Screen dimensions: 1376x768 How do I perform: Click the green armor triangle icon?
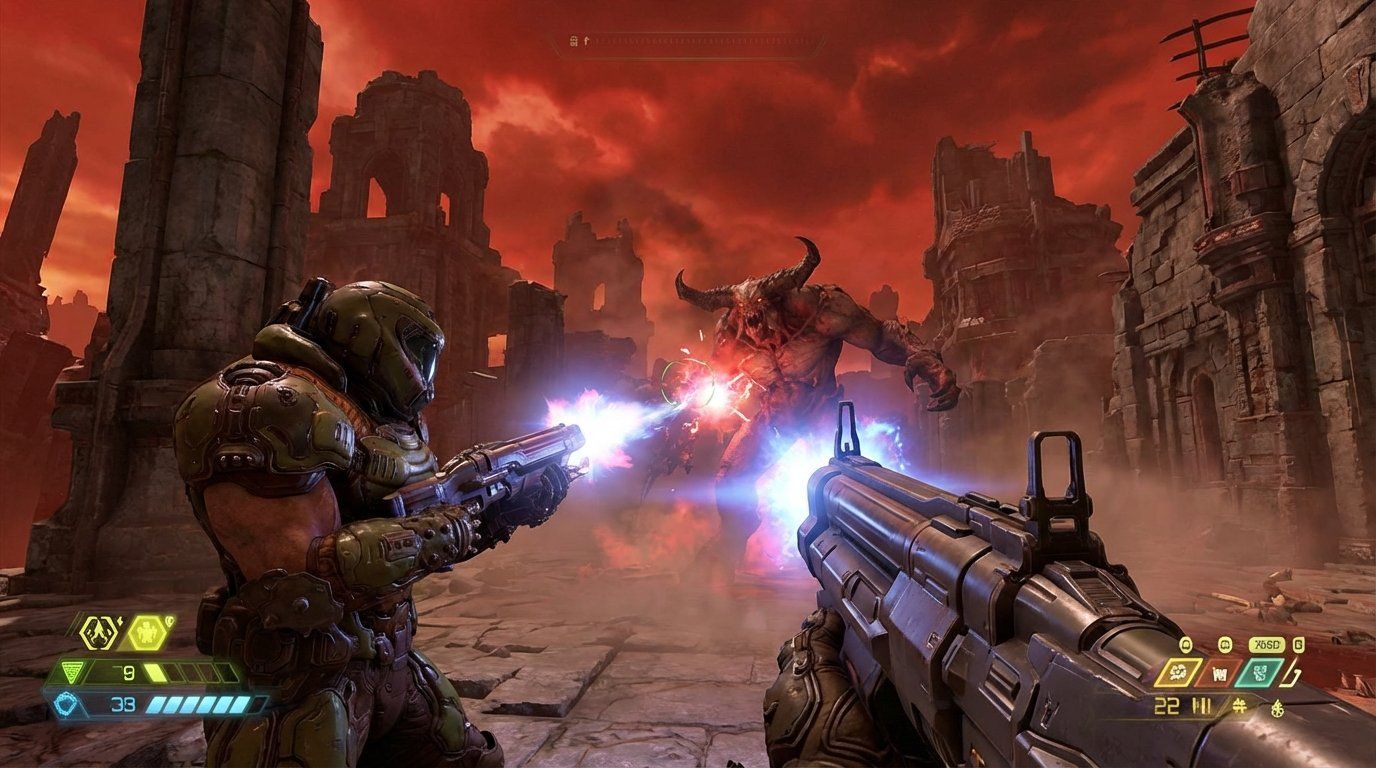pyautogui.click(x=71, y=671)
